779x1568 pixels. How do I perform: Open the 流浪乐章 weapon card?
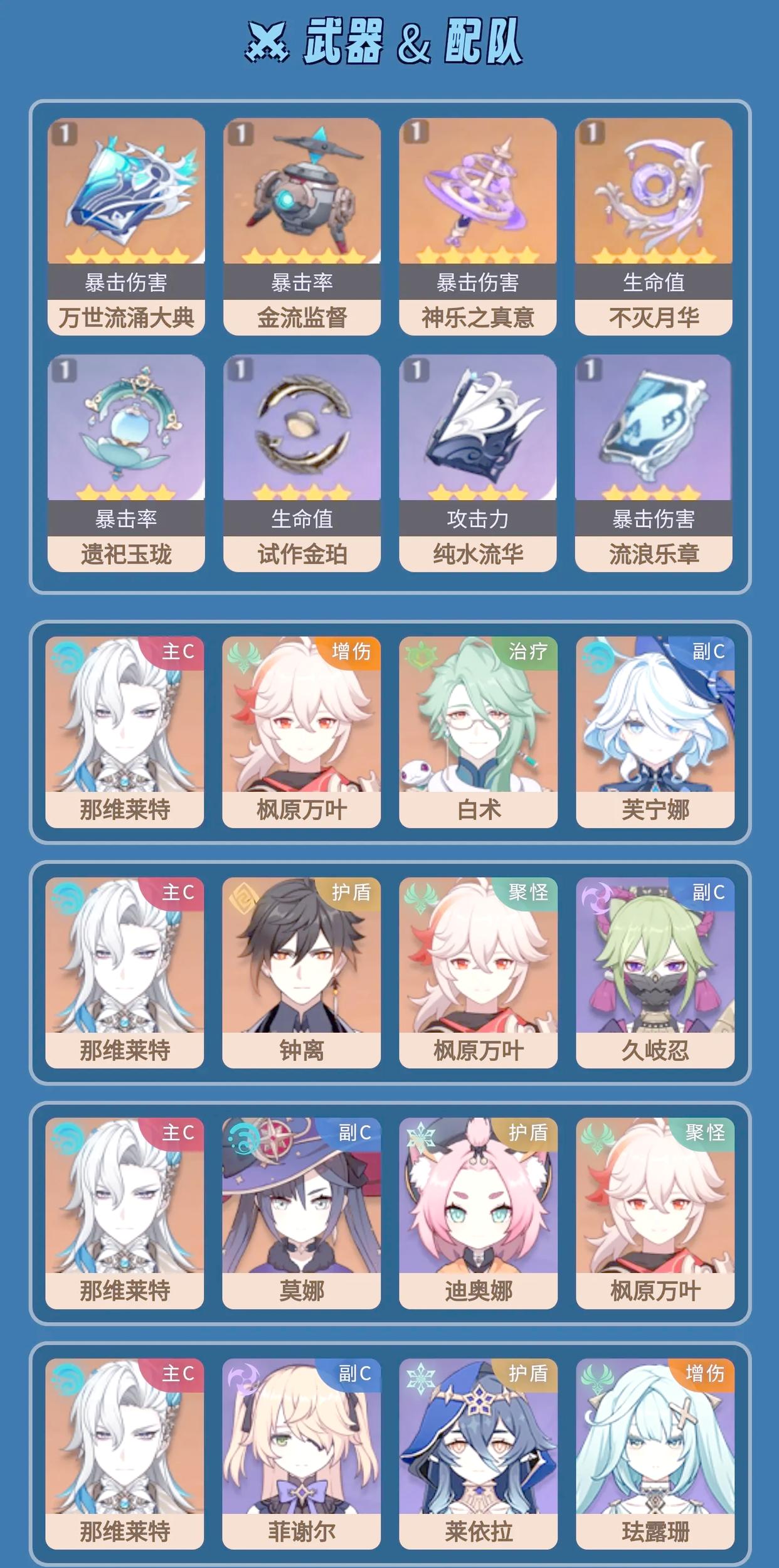tap(654, 462)
